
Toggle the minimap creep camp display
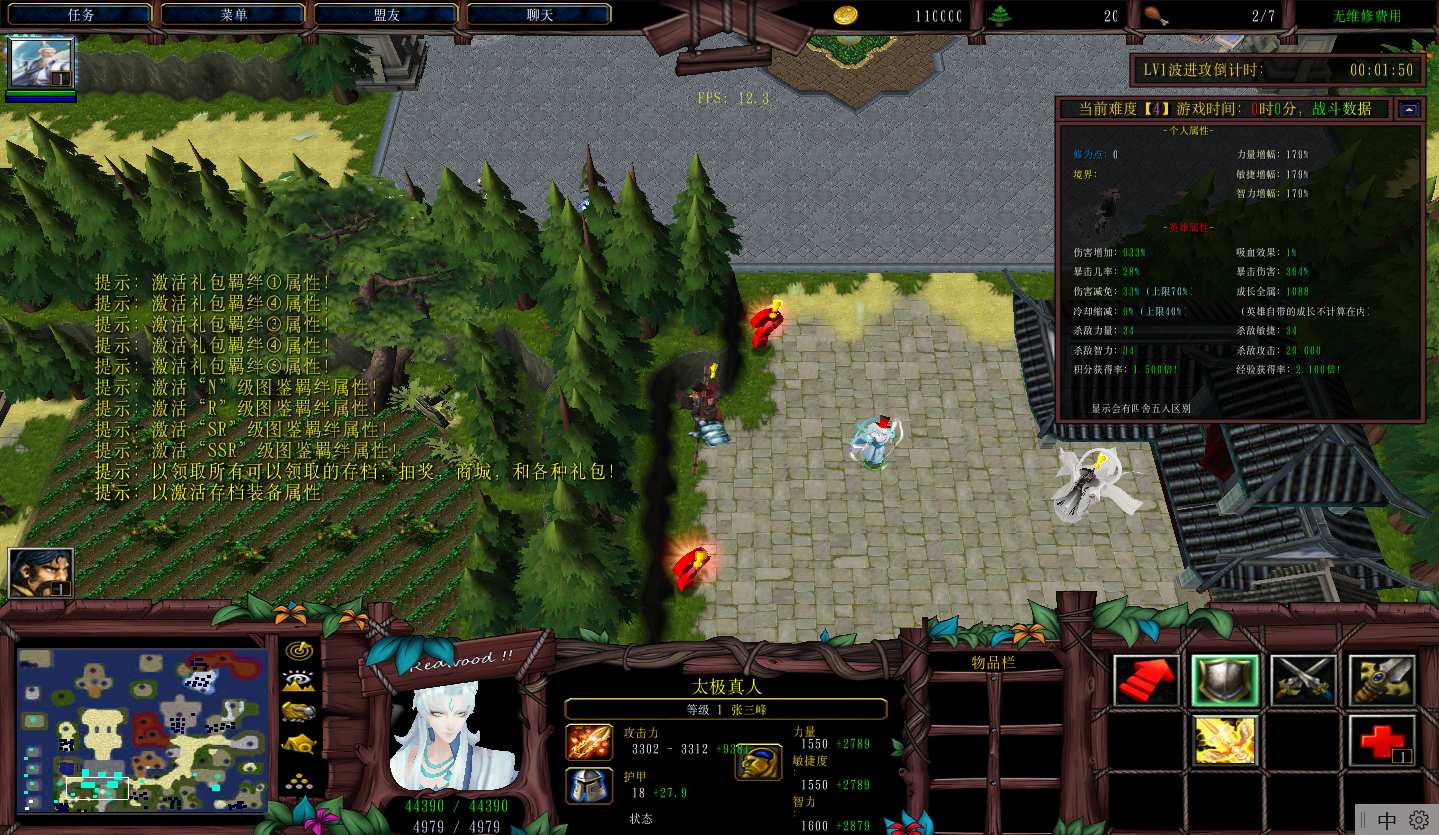click(x=298, y=744)
